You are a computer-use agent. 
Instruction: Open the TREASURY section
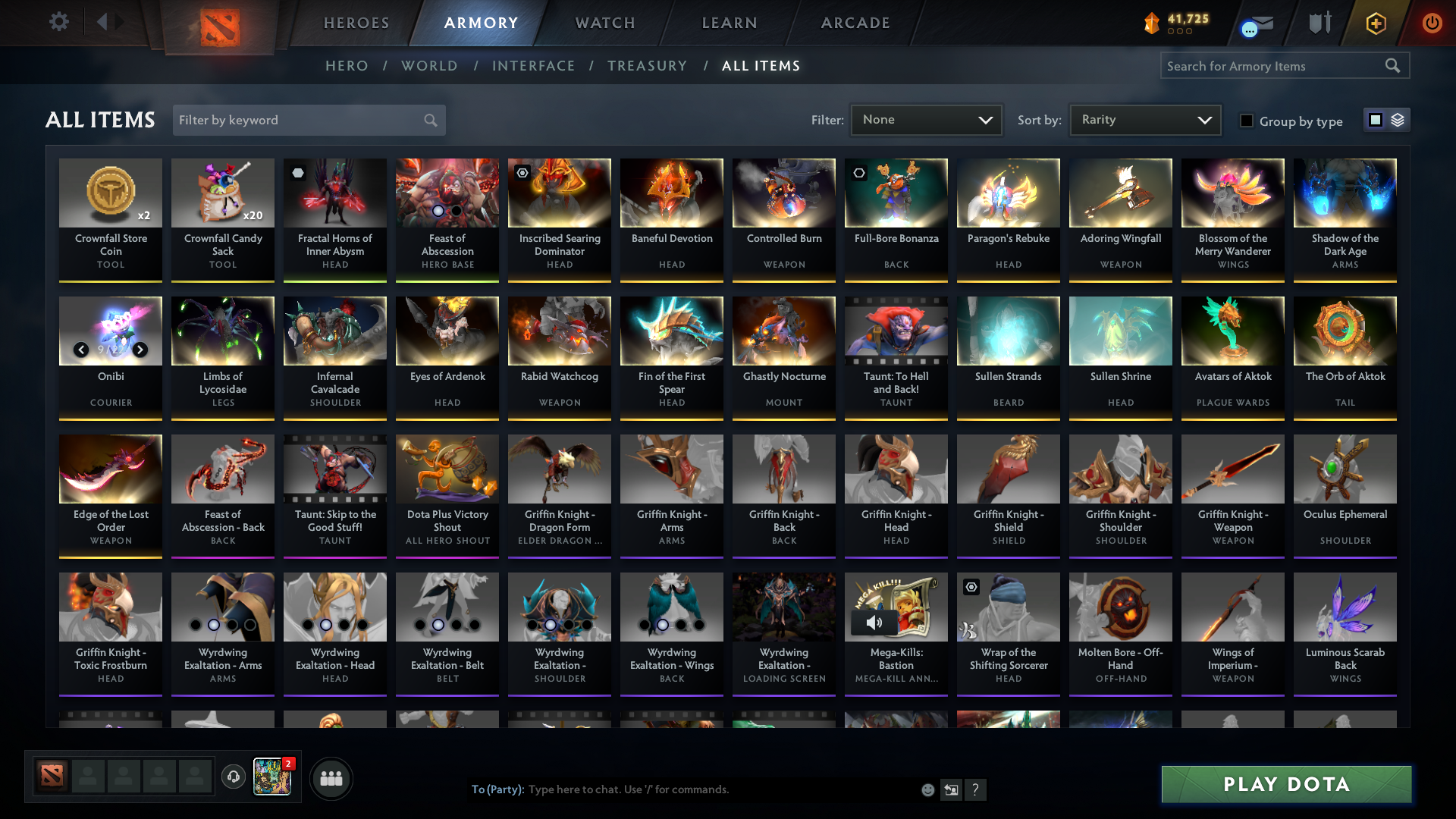pyautogui.click(x=647, y=66)
